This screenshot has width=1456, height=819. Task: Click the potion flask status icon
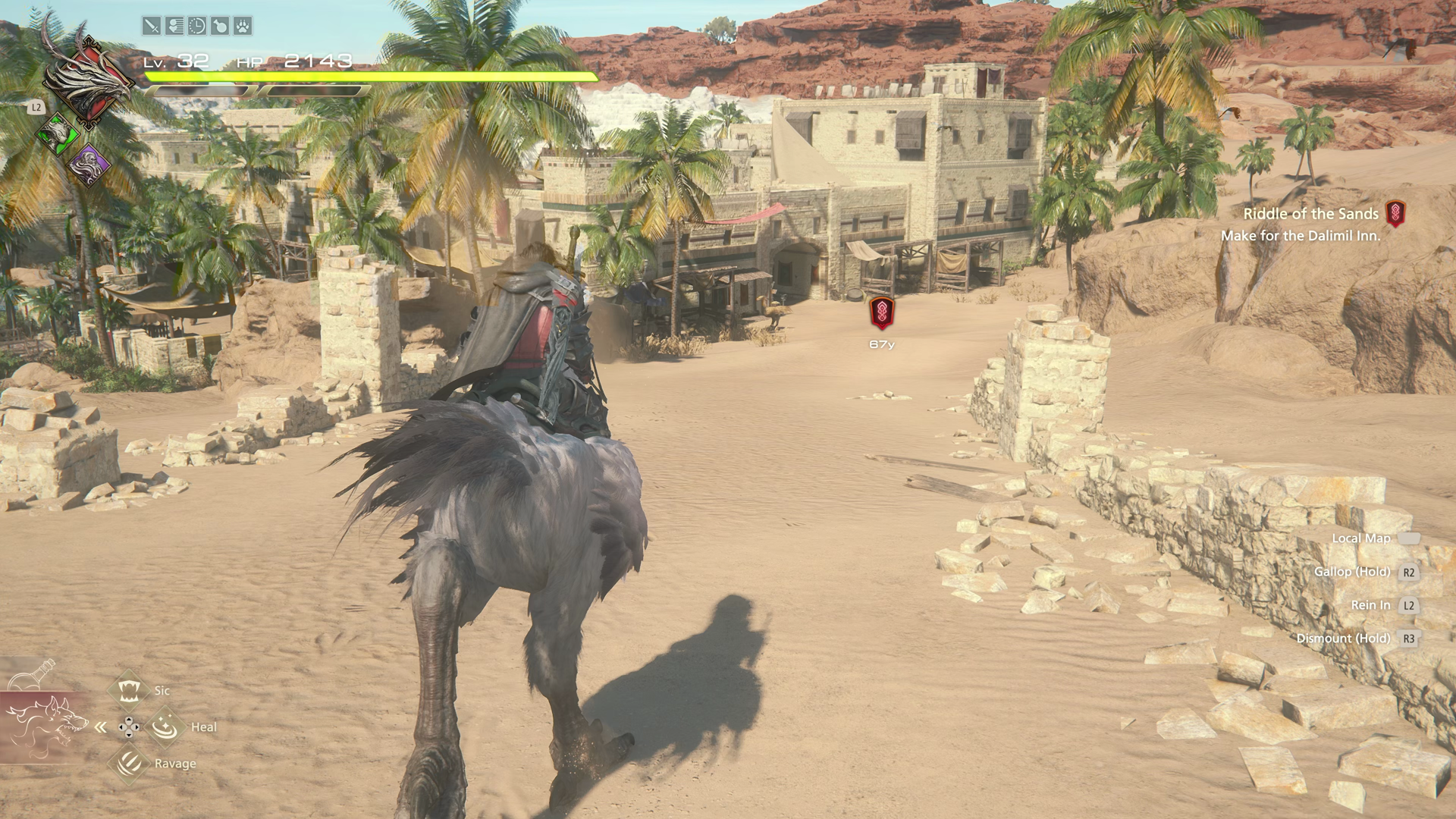220,27
